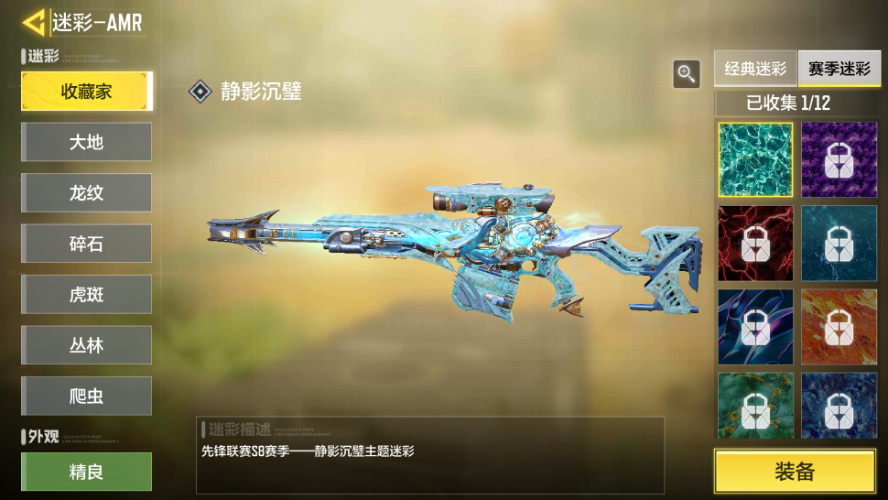
Task: Click the magnifying glass inspect icon
Action: (x=686, y=73)
